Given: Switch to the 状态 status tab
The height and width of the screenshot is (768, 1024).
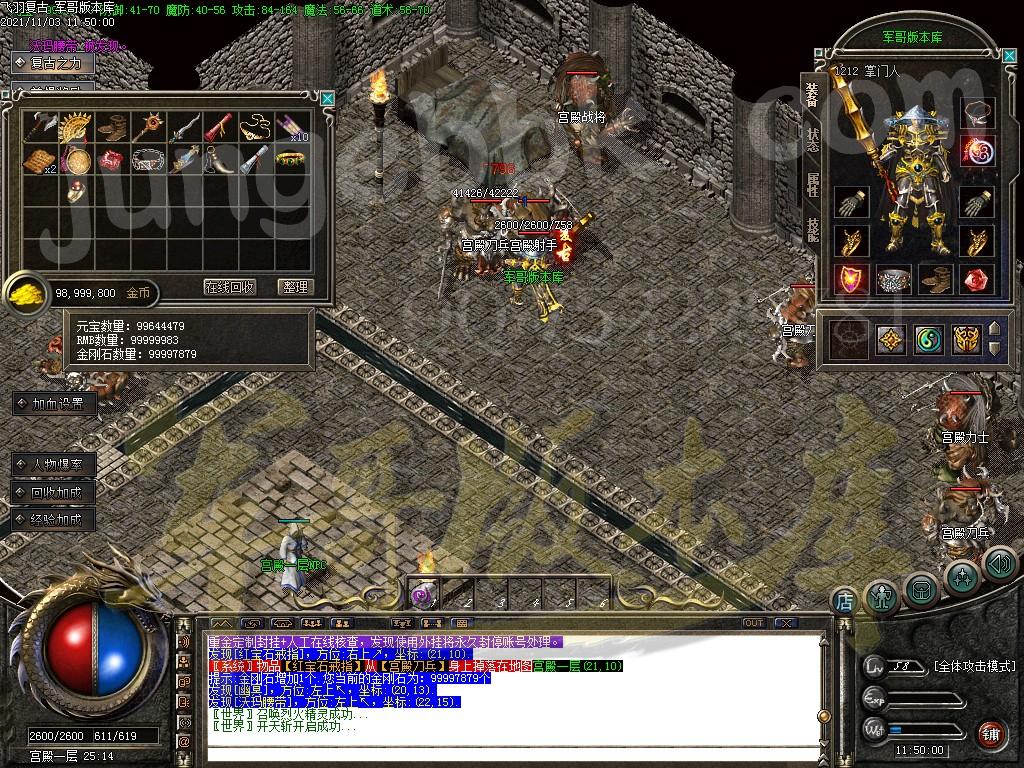Looking at the screenshot, I should point(813,140).
